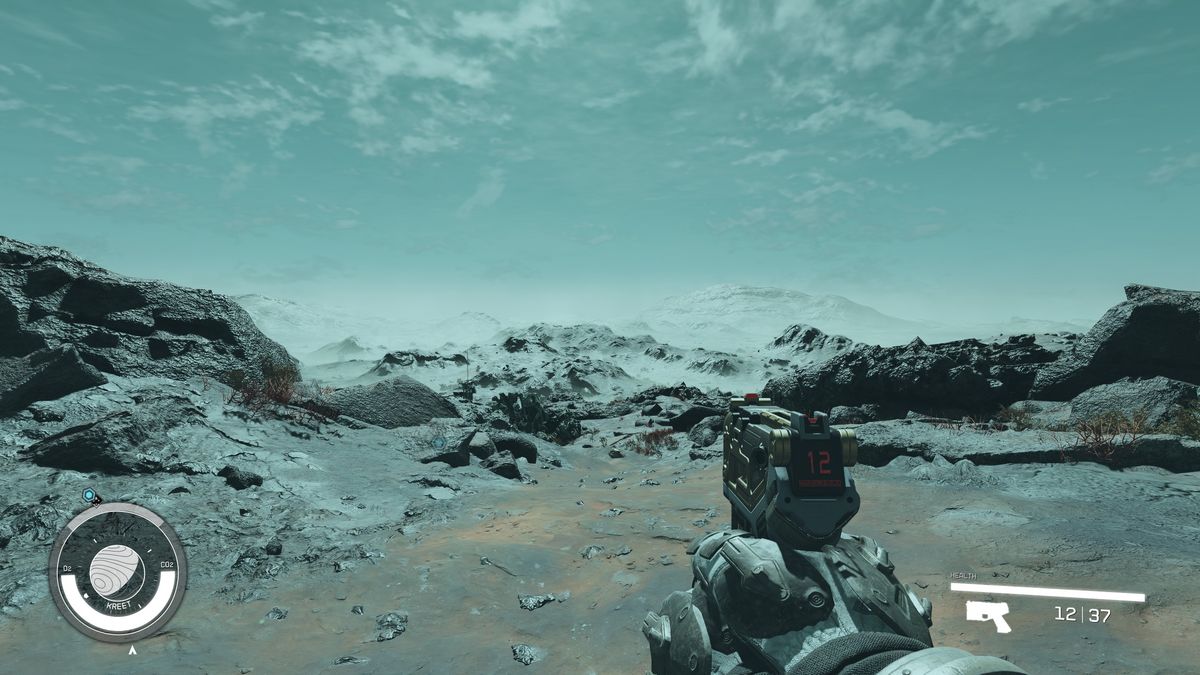Click the Kreet planet compass dial

[x=118, y=572]
